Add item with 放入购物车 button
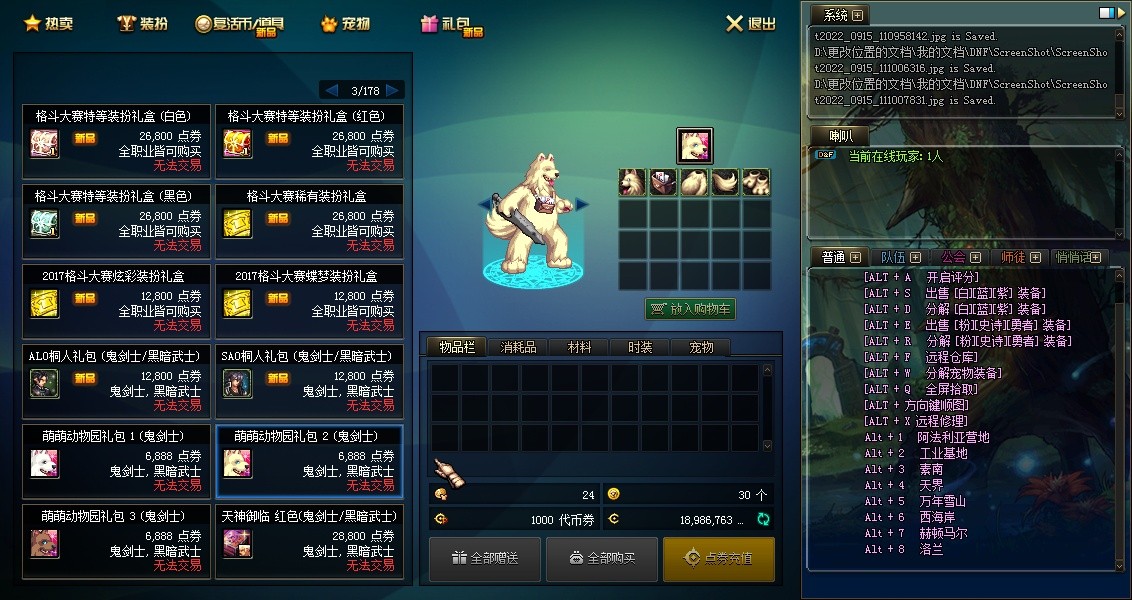Image resolution: width=1132 pixels, height=600 pixels. (690, 309)
